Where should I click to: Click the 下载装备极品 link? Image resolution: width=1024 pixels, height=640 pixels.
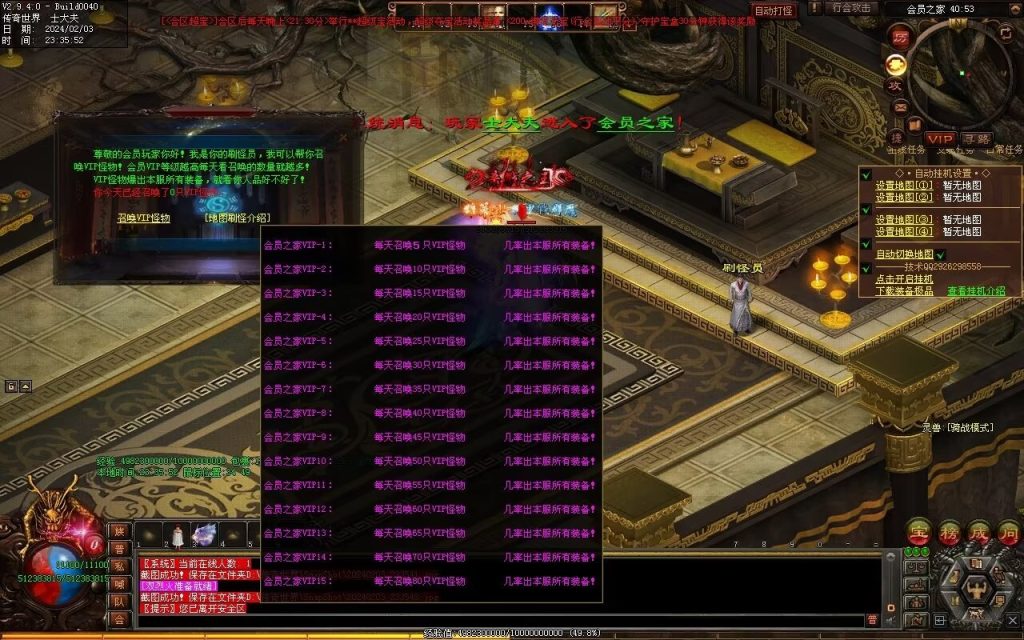click(x=905, y=291)
